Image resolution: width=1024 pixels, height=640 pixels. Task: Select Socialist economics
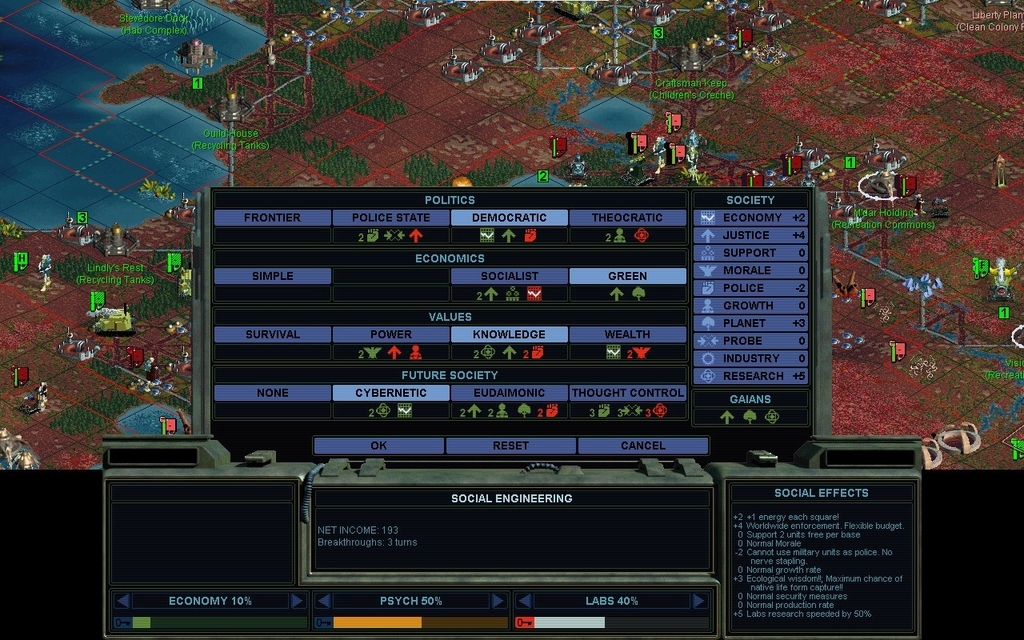pos(509,276)
